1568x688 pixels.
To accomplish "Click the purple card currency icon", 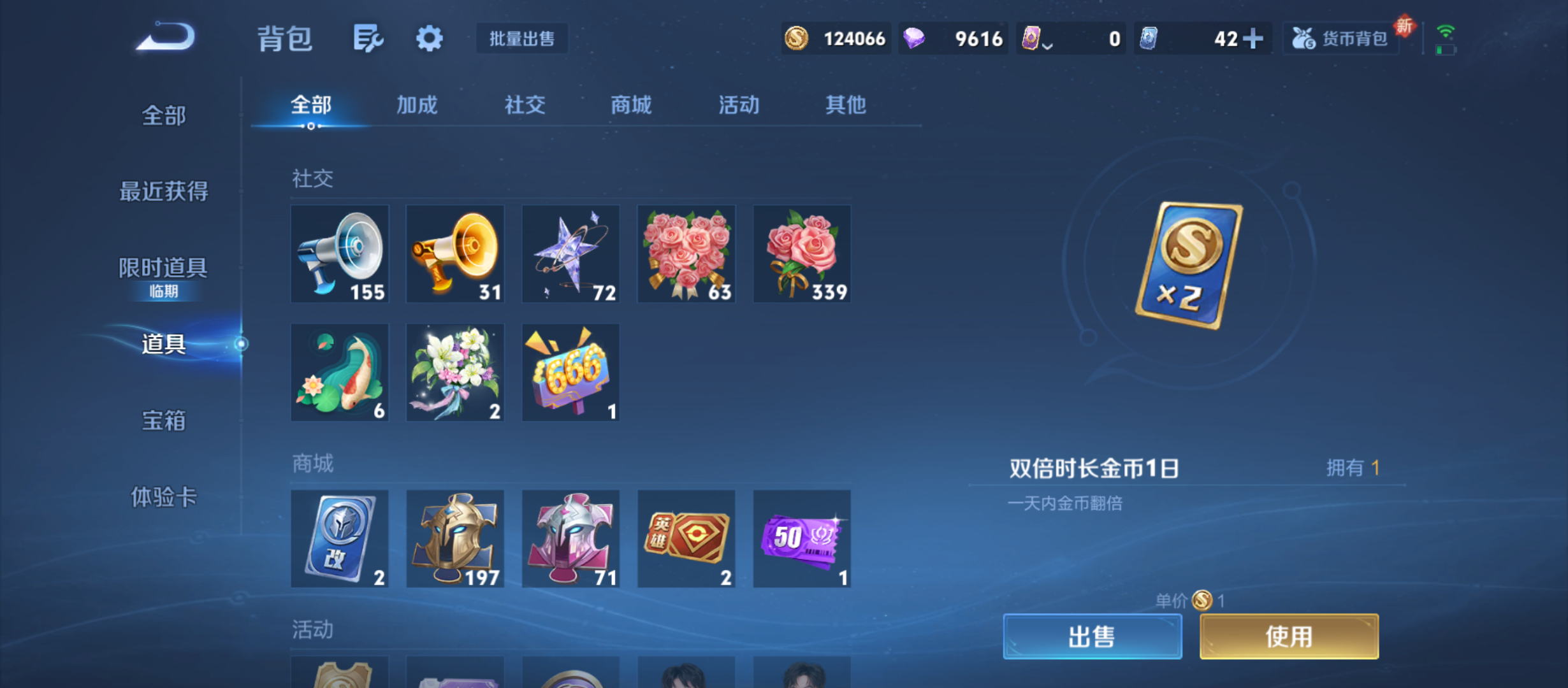I will tap(1033, 38).
